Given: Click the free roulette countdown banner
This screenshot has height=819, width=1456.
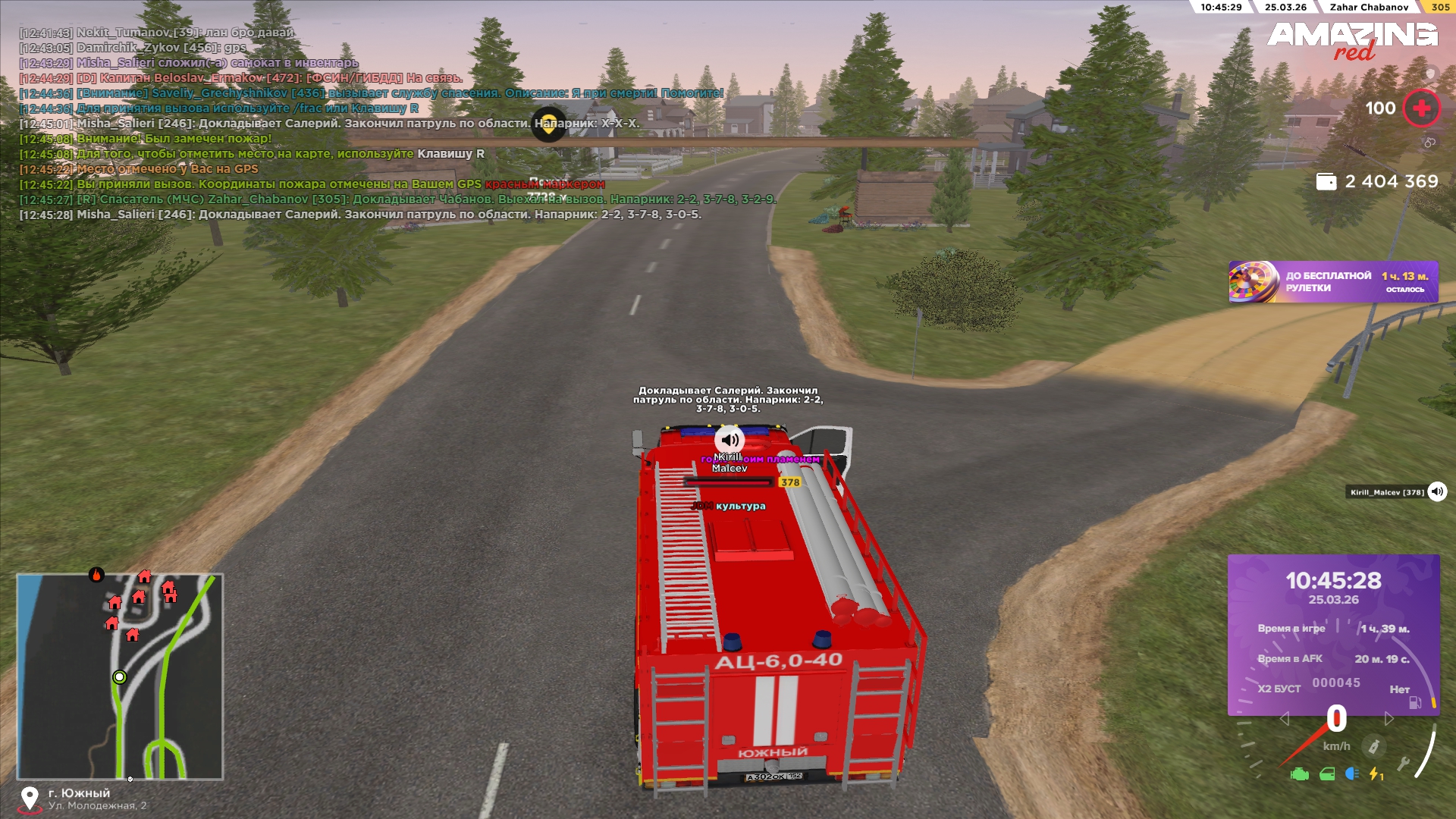Looking at the screenshot, I should click(1333, 282).
